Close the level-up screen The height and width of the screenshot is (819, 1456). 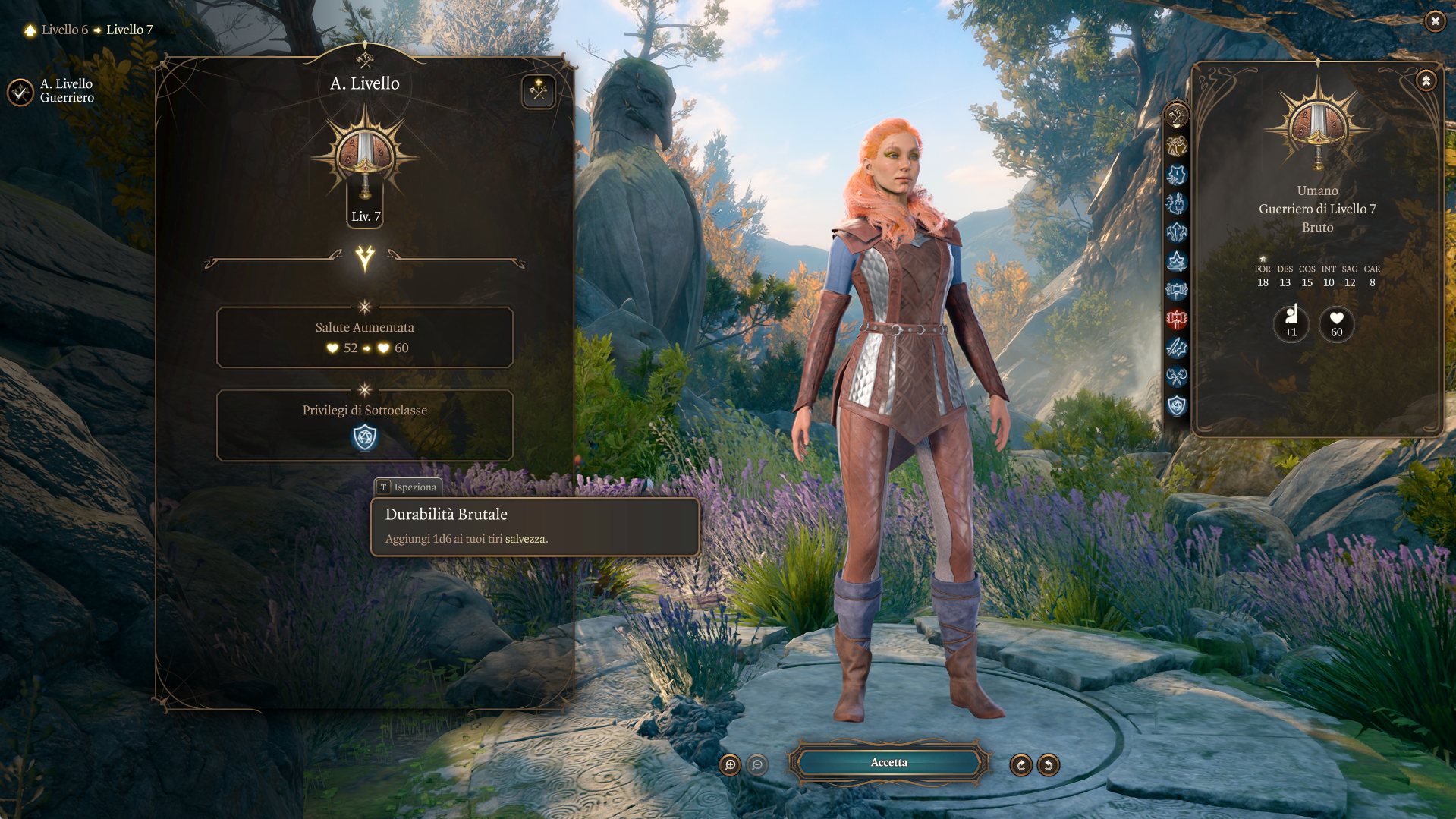[x=1434, y=21]
